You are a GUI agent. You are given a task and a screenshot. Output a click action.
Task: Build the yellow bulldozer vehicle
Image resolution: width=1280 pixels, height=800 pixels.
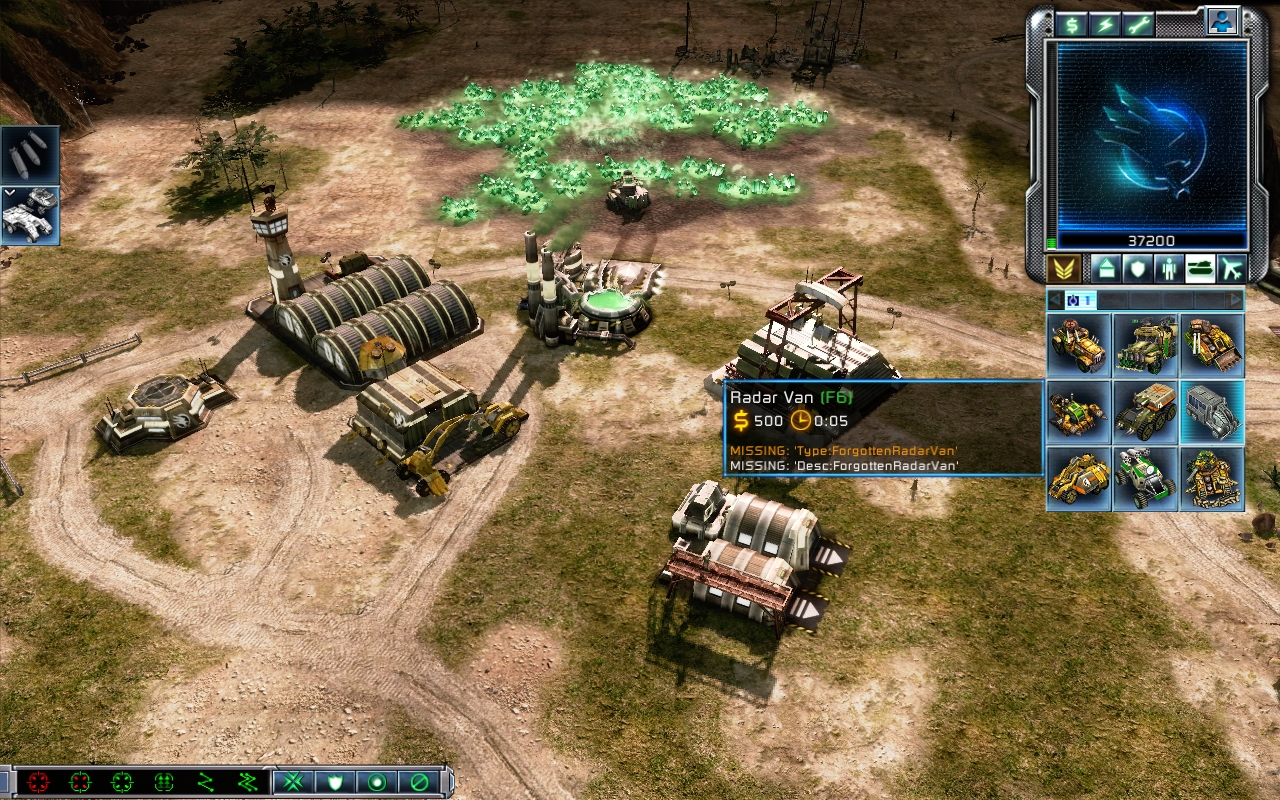[x=1212, y=344]
